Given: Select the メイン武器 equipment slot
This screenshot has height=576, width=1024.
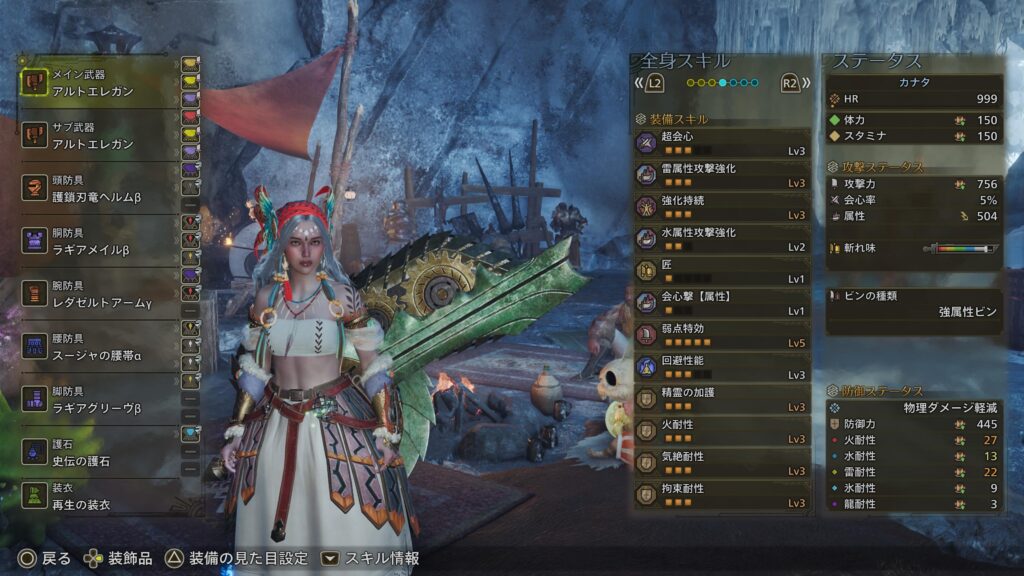Looking at the screenshot, I should 100,82.
